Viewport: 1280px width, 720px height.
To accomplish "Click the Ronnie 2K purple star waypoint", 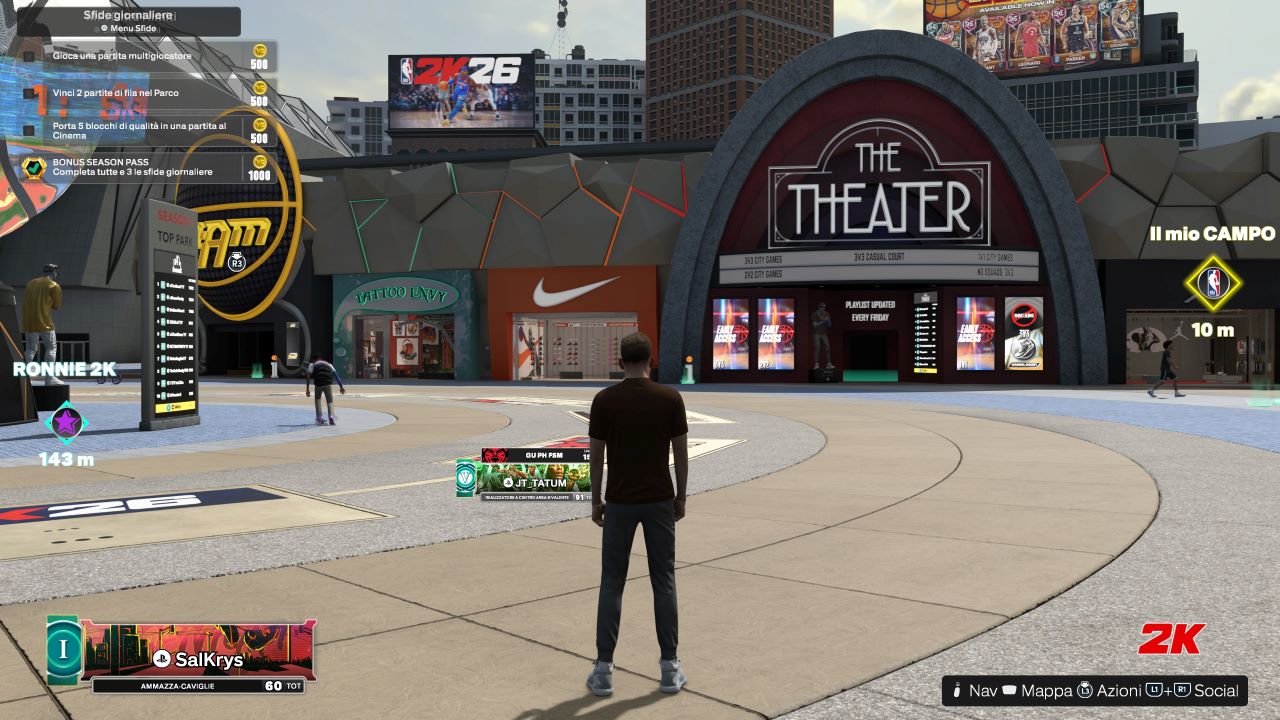I will pyautogui.click(x=66, y=422).
